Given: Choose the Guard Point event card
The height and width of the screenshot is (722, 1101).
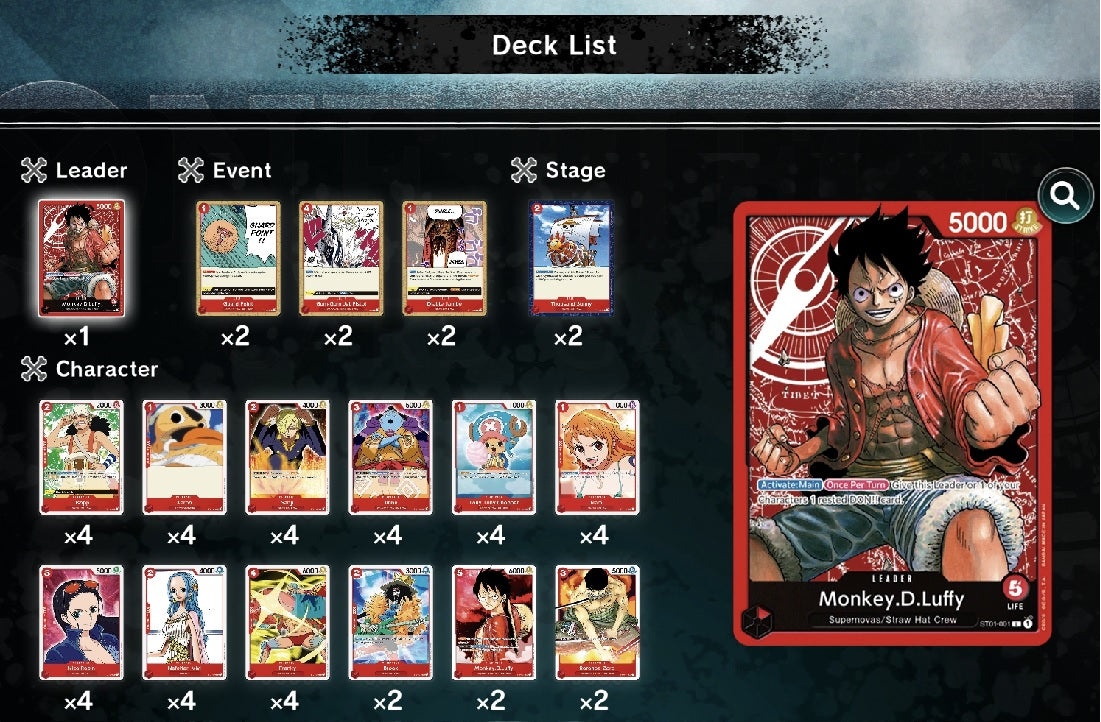Looking at the screenshot, I should tap(238, 258).
